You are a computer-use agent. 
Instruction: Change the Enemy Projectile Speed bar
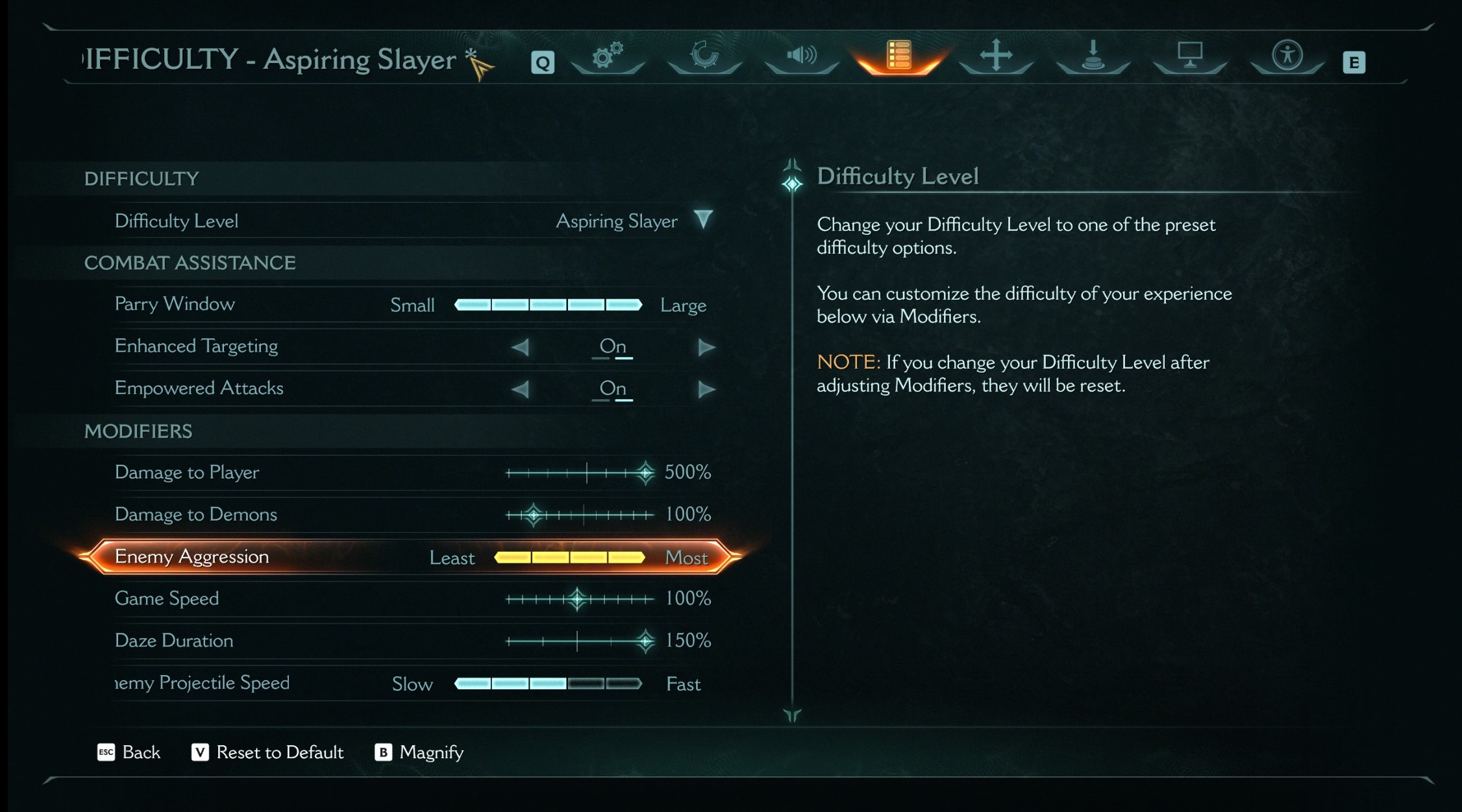[548, 683]
